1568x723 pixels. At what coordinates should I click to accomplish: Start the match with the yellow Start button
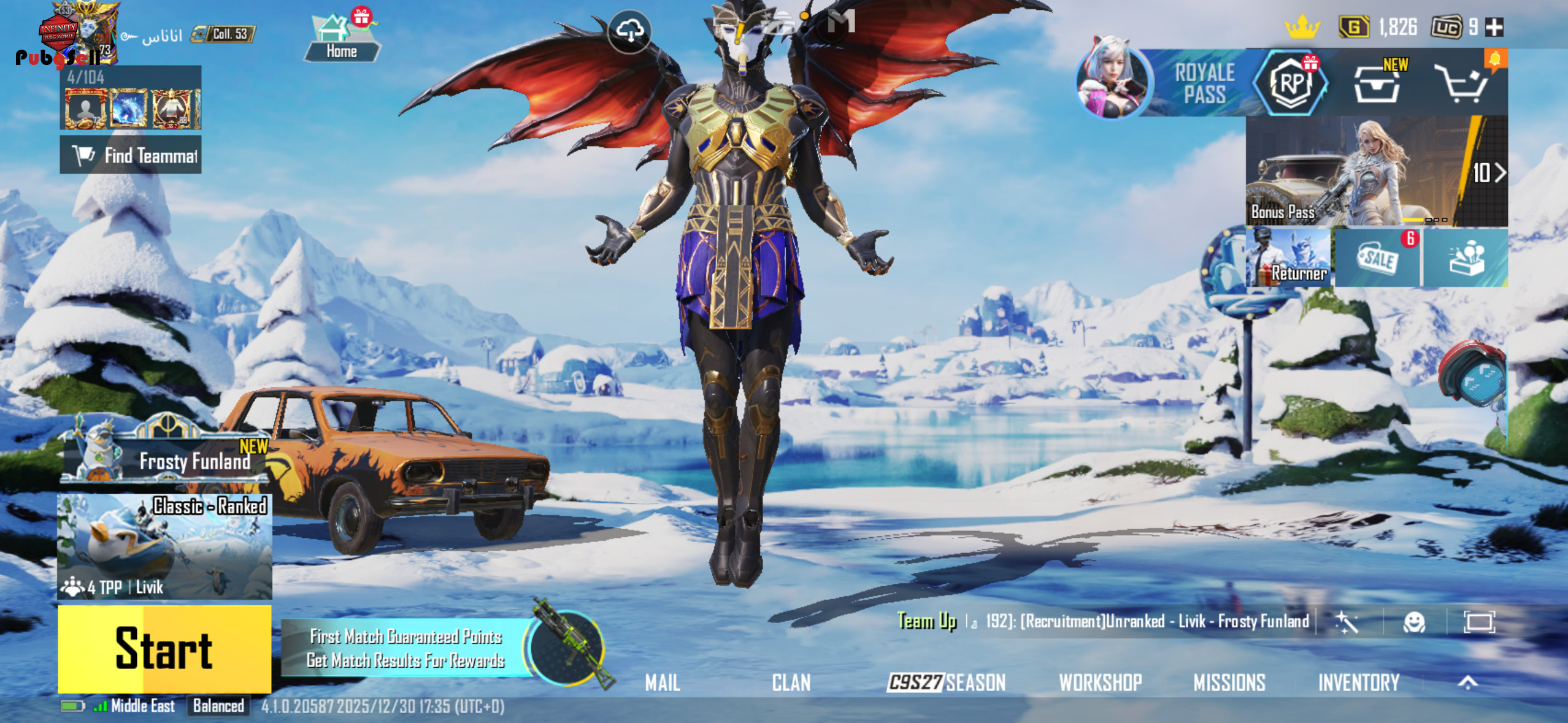click(x=164, y=649)
